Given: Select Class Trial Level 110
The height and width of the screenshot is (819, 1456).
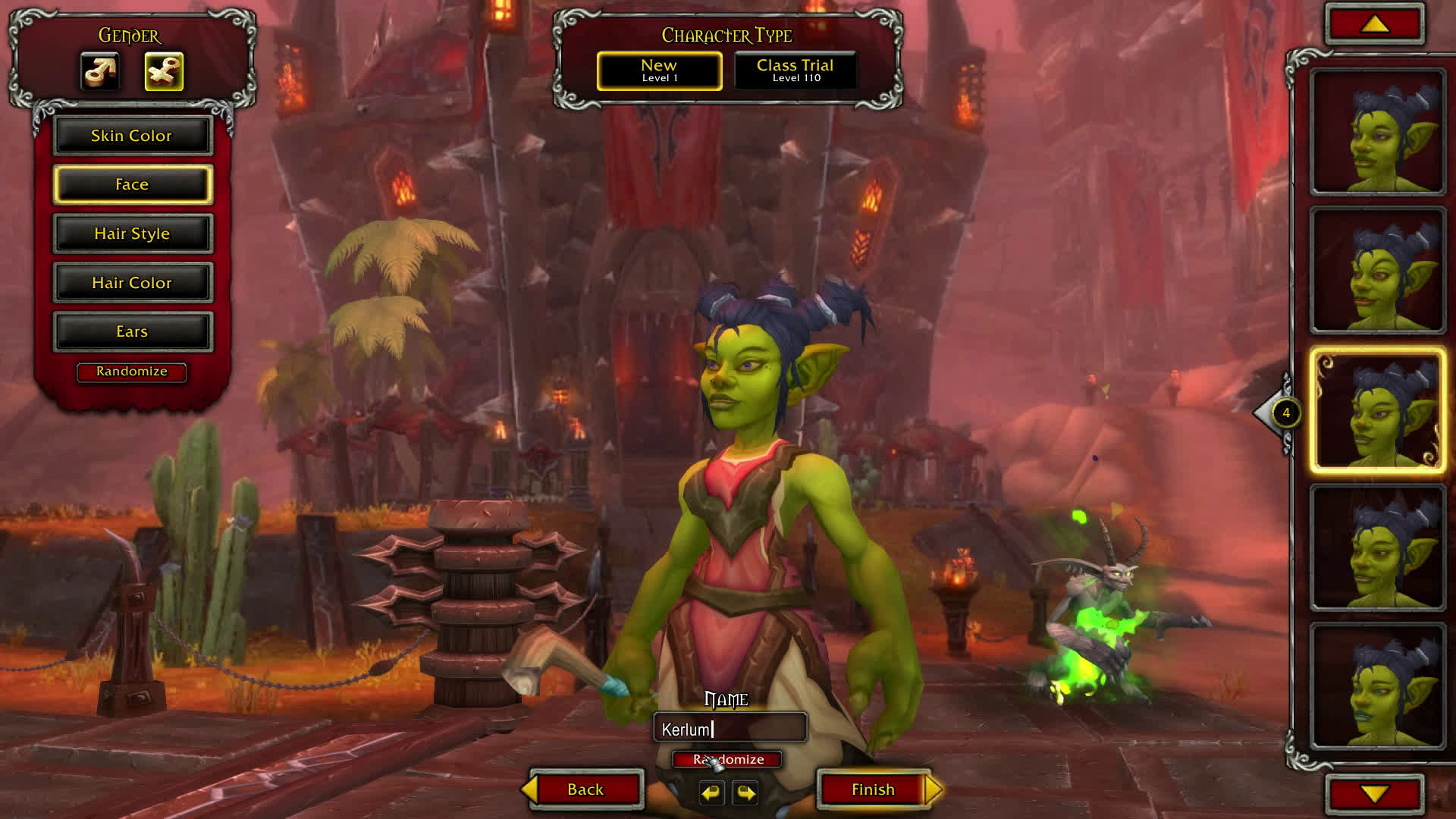Looking at the screenshot, I should point(795,71).
